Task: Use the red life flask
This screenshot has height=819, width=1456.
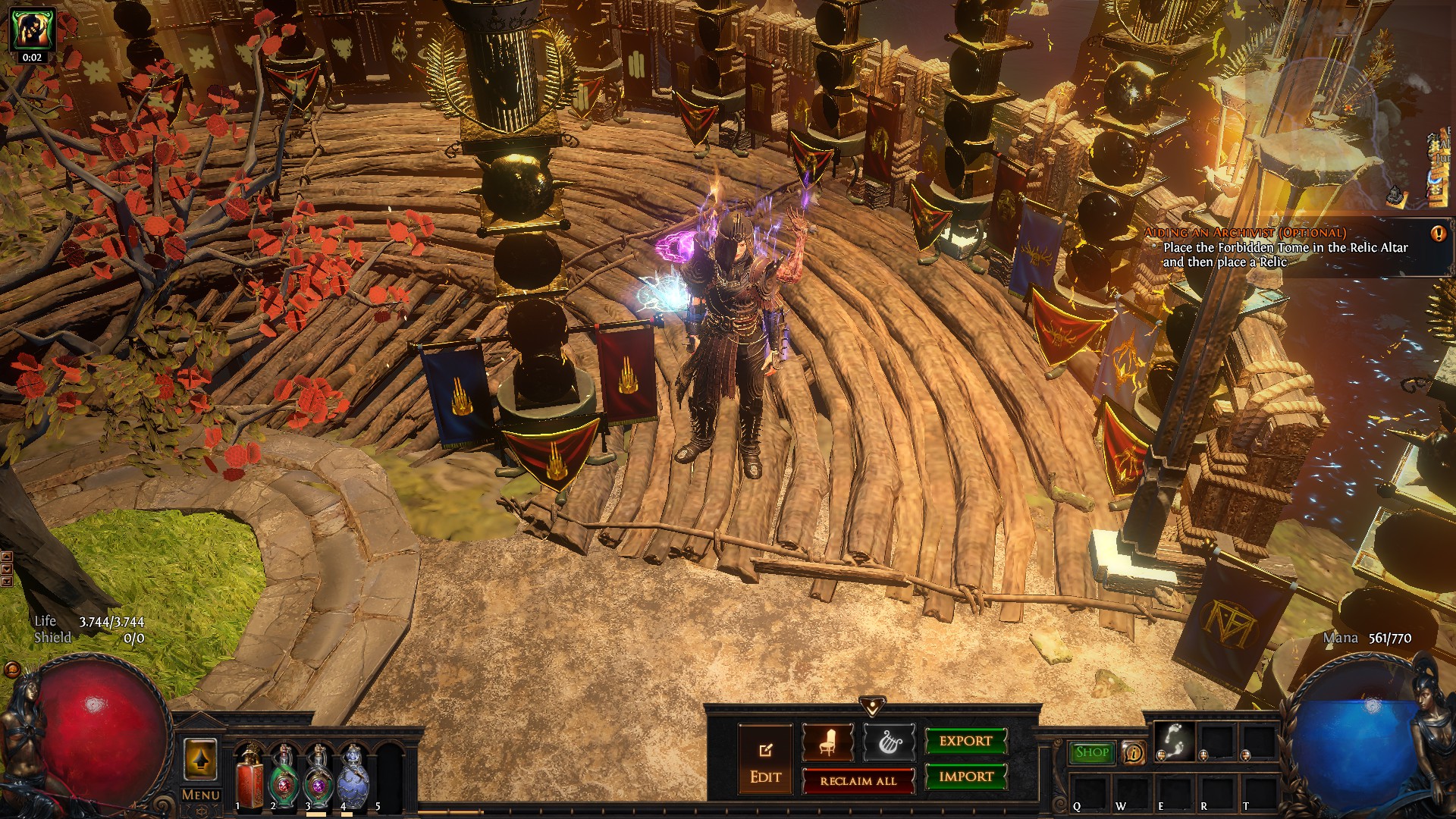Action: pos(249,776)
